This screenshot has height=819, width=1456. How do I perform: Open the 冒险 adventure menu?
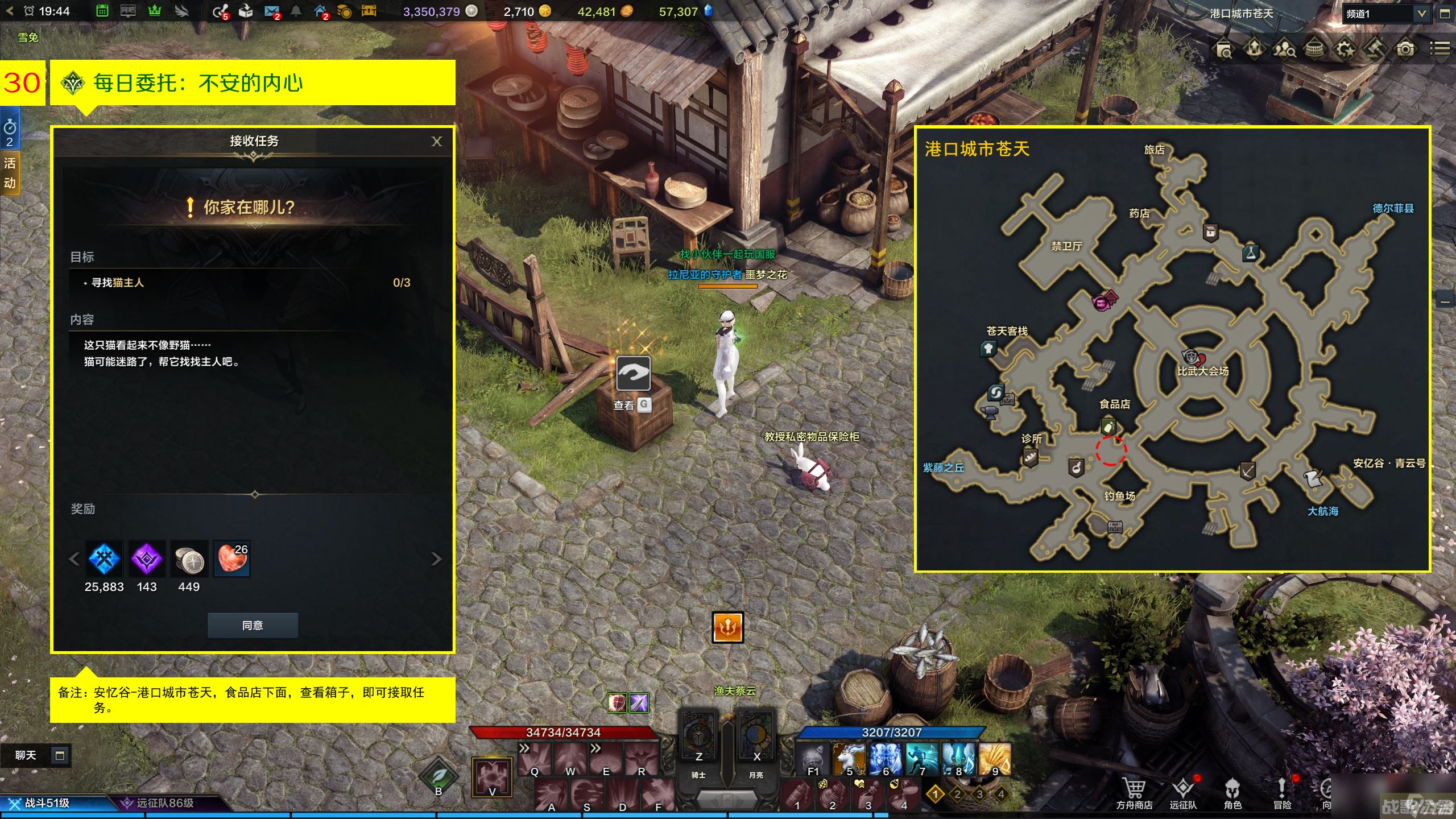pos(1282,792)
